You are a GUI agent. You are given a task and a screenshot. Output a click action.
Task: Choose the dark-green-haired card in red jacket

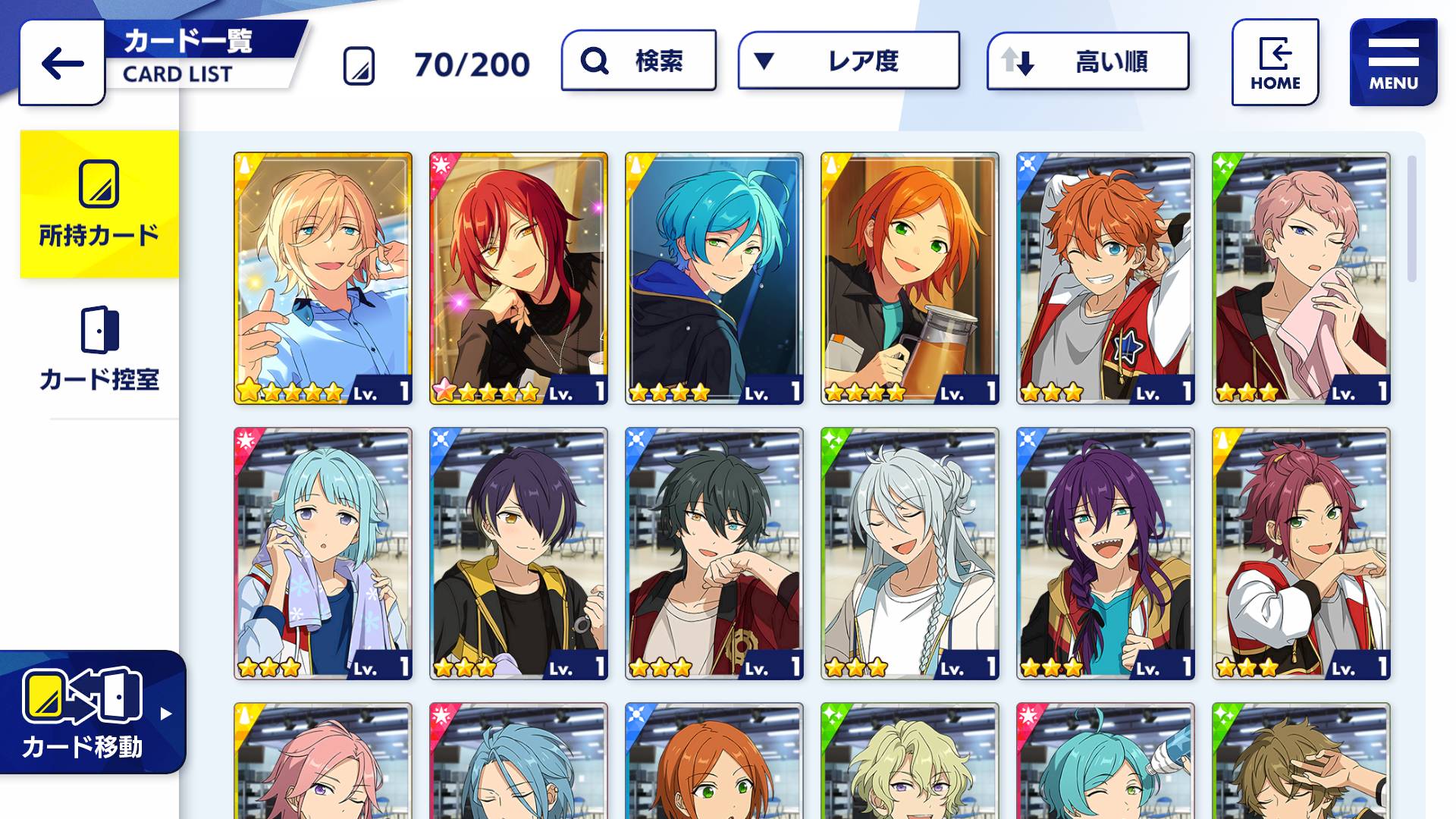coord(714,554)
